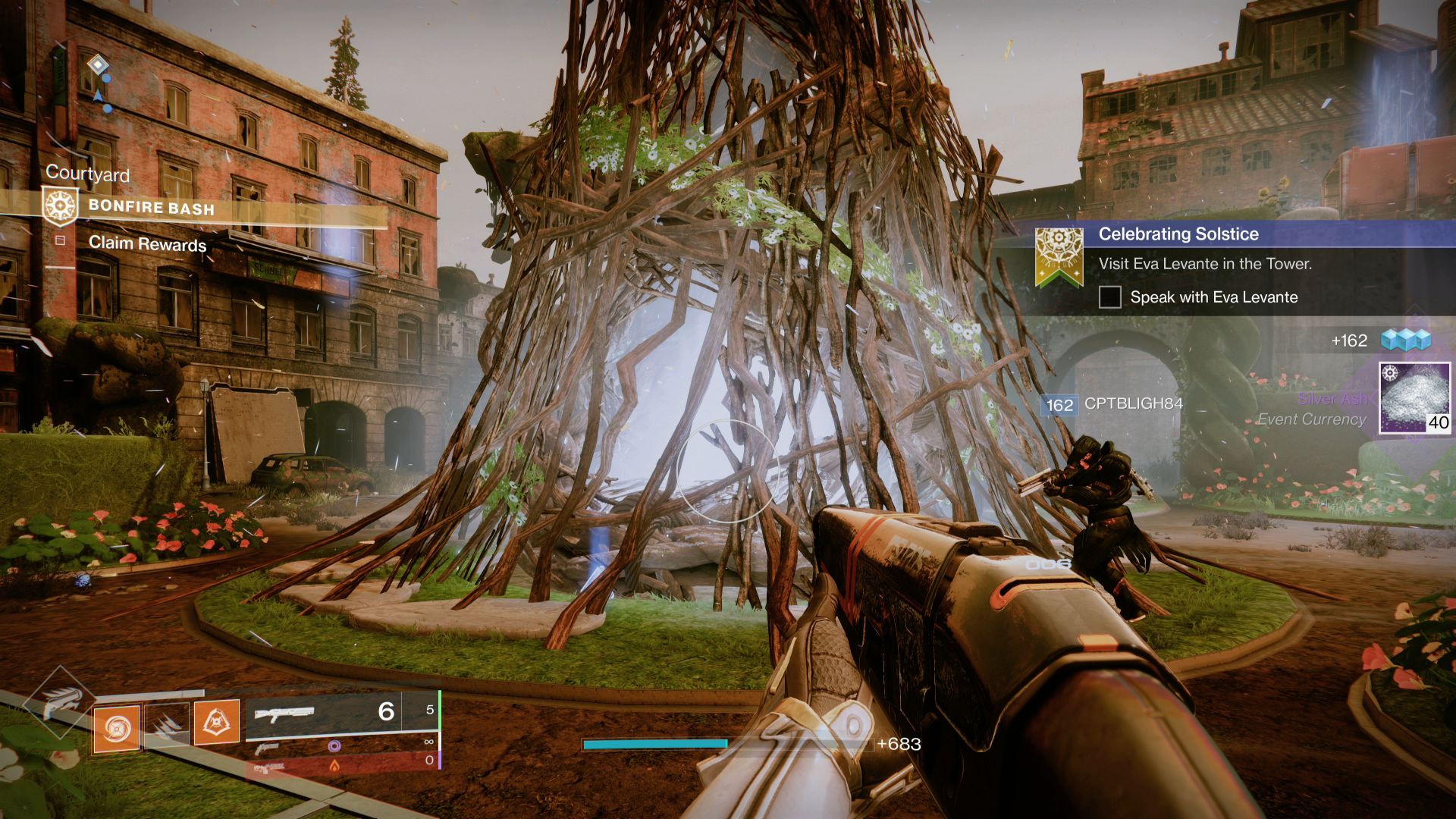Check the Speak with Eva Levante objective box
This screenshot has height=819, width=1456.
coord(1112,297)
